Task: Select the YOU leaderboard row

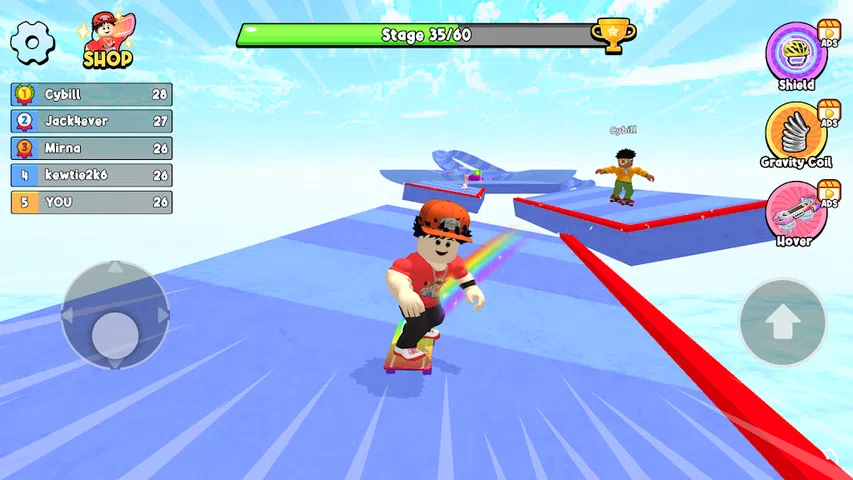Action: coord(91,202)
